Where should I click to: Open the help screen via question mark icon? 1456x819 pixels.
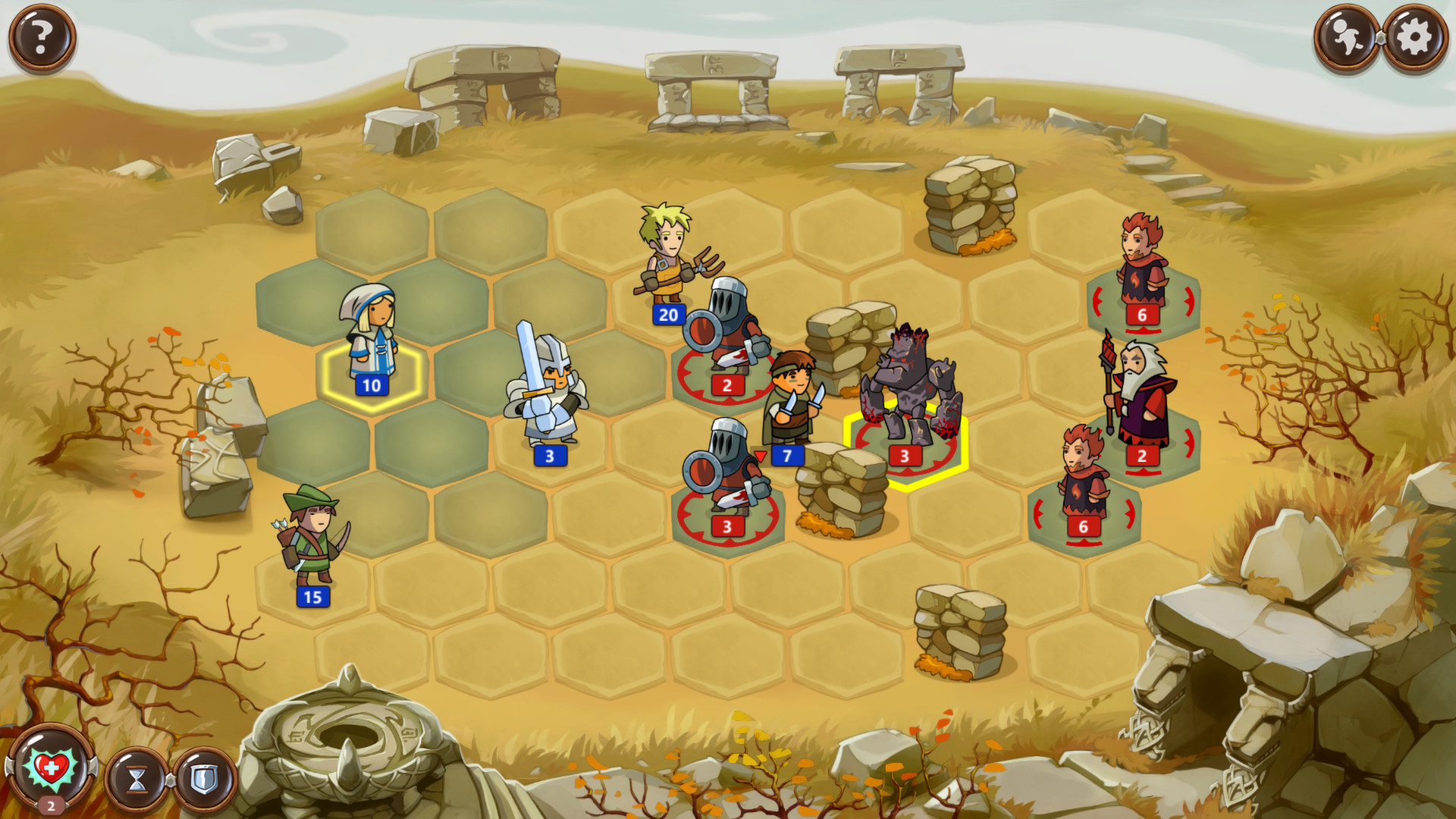(42, 34)
